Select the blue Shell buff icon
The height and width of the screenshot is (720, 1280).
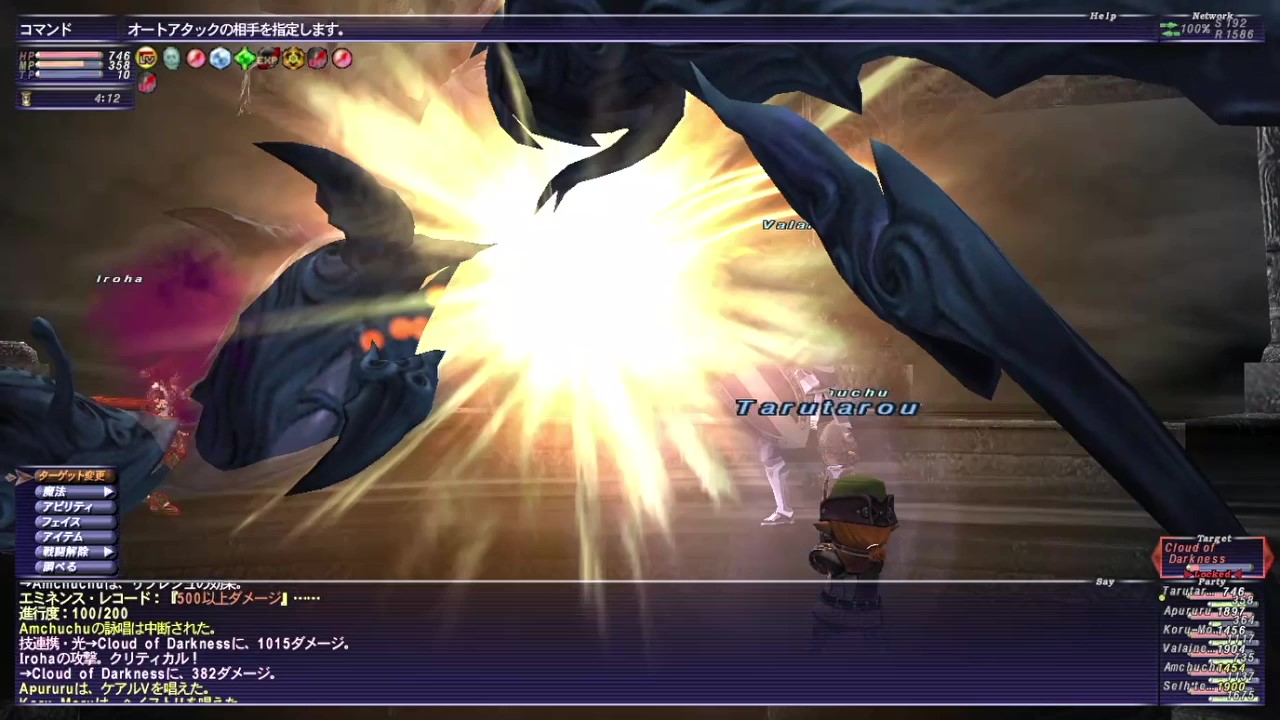point(220,58)
